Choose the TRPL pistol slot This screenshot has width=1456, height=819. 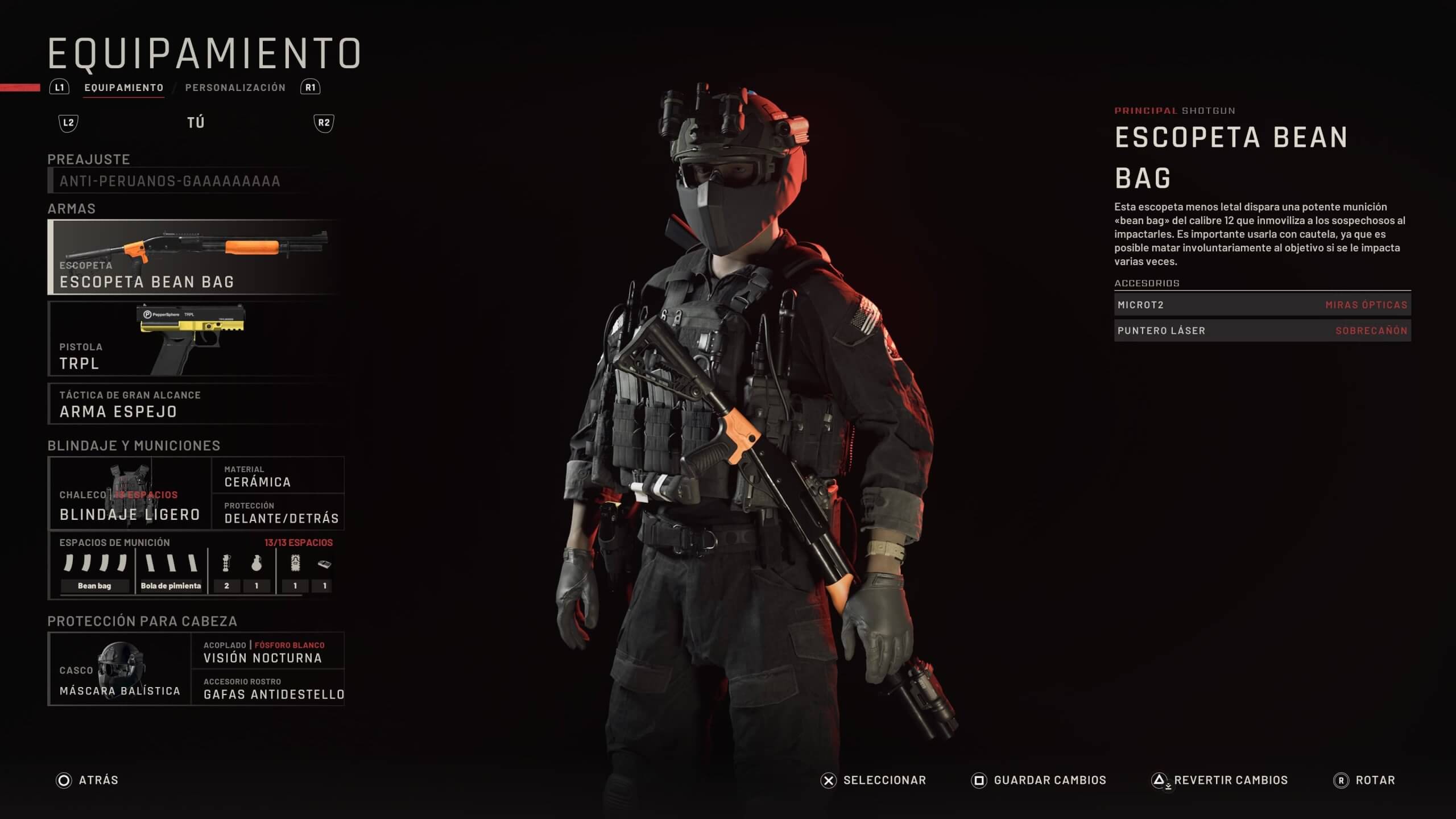point(193,339)
